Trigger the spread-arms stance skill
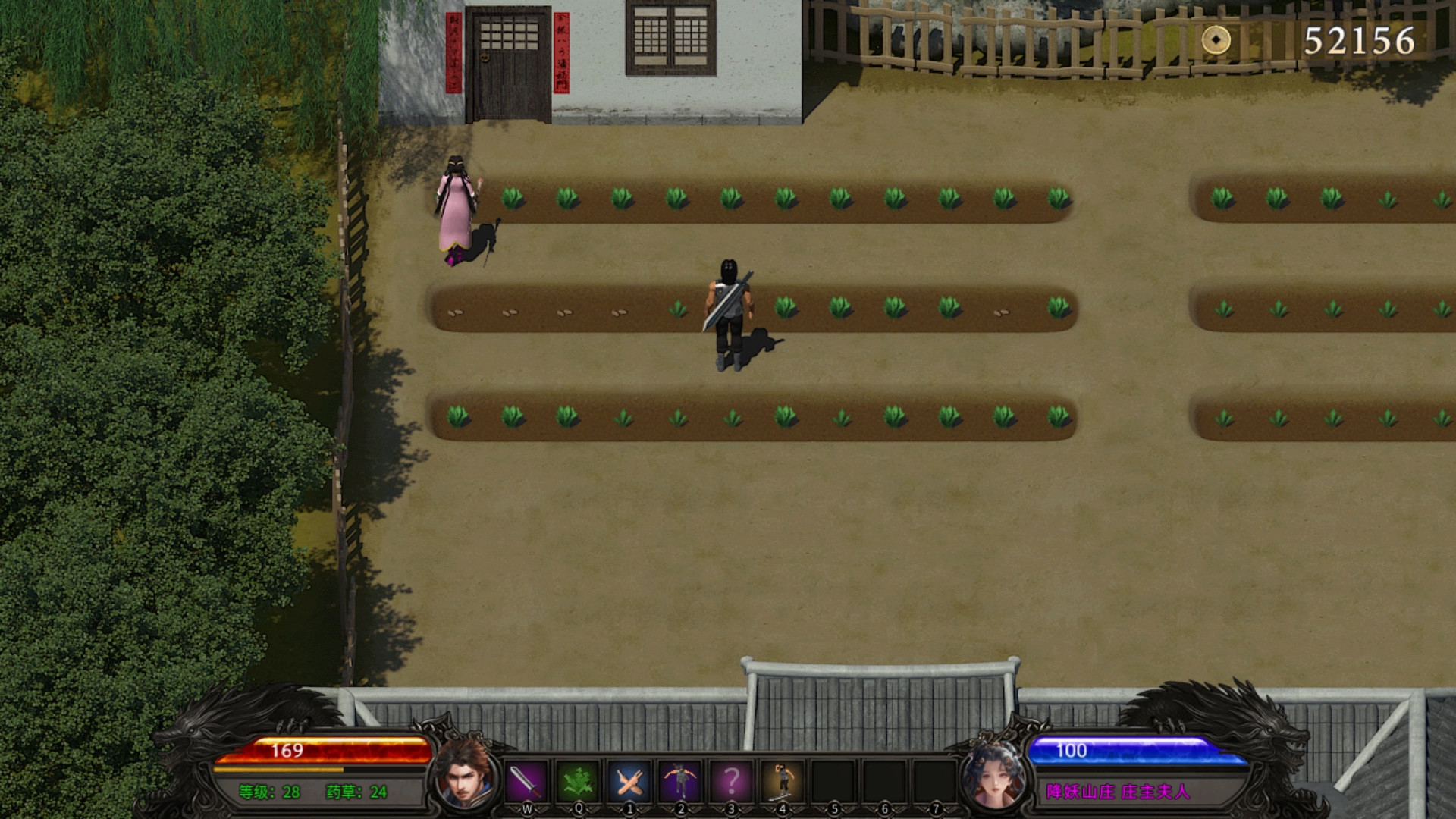Viewport: 1456px width, 819px height. (680, 780)
